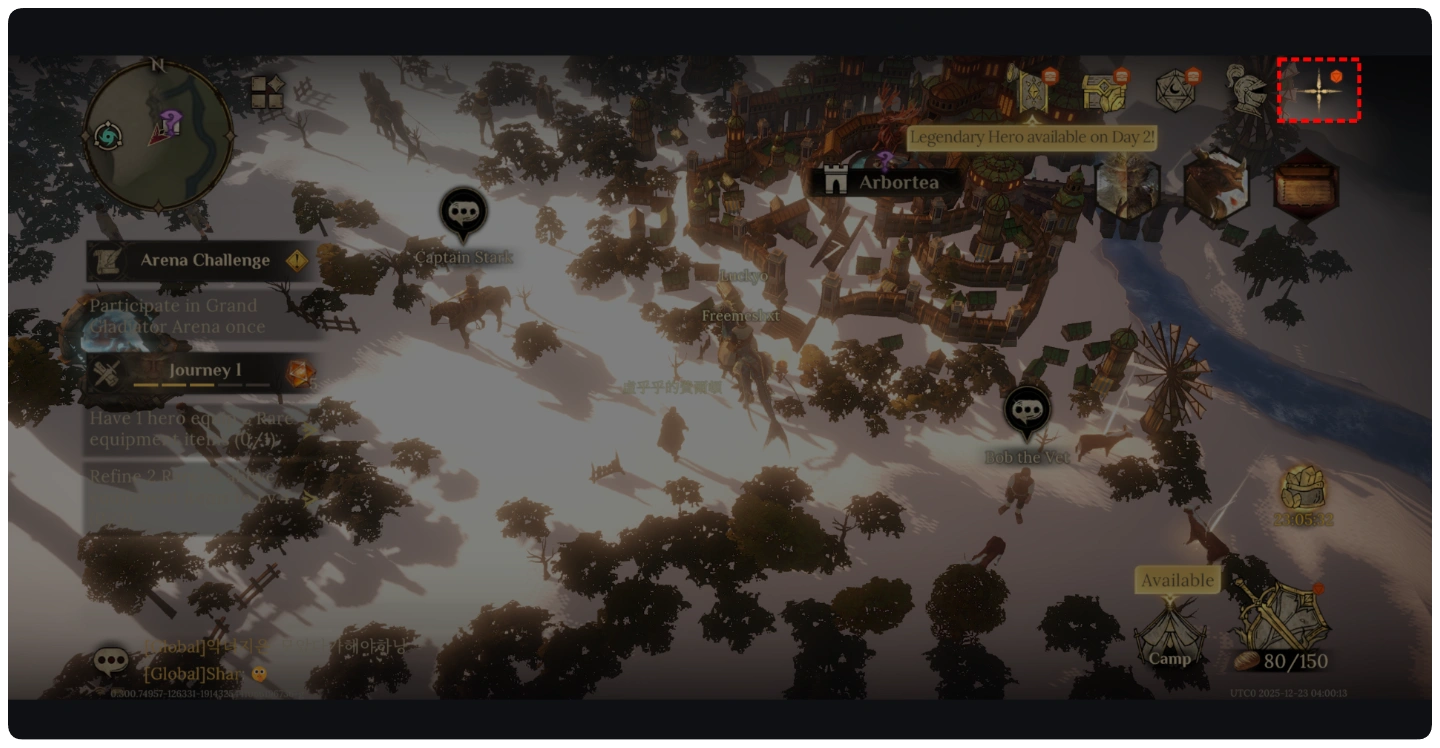The width and height of the screenshot is (1440, 748).
Task: Open the red scroll hexagon icon
Action: (x=1306, y=186)
